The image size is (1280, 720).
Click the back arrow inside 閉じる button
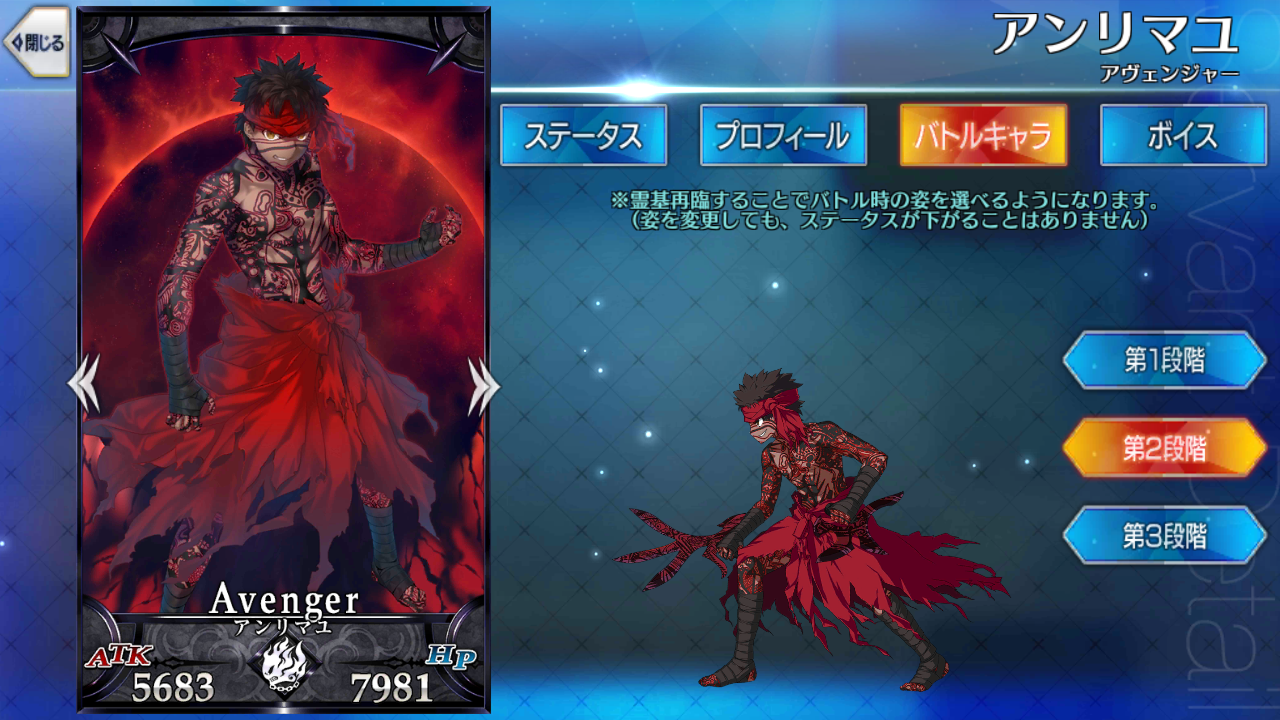[17, 41]
